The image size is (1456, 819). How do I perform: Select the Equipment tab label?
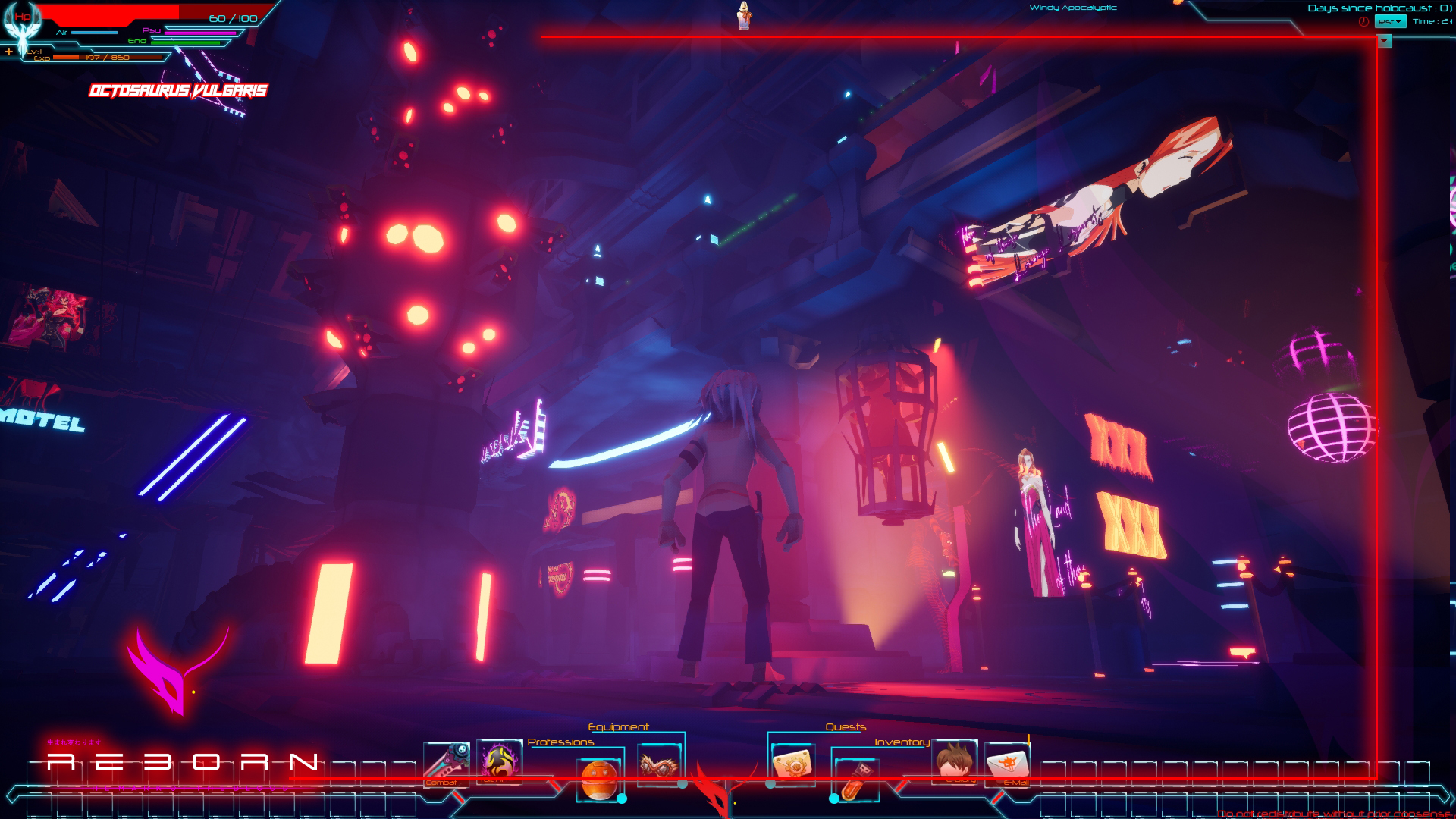coord(619,726)
